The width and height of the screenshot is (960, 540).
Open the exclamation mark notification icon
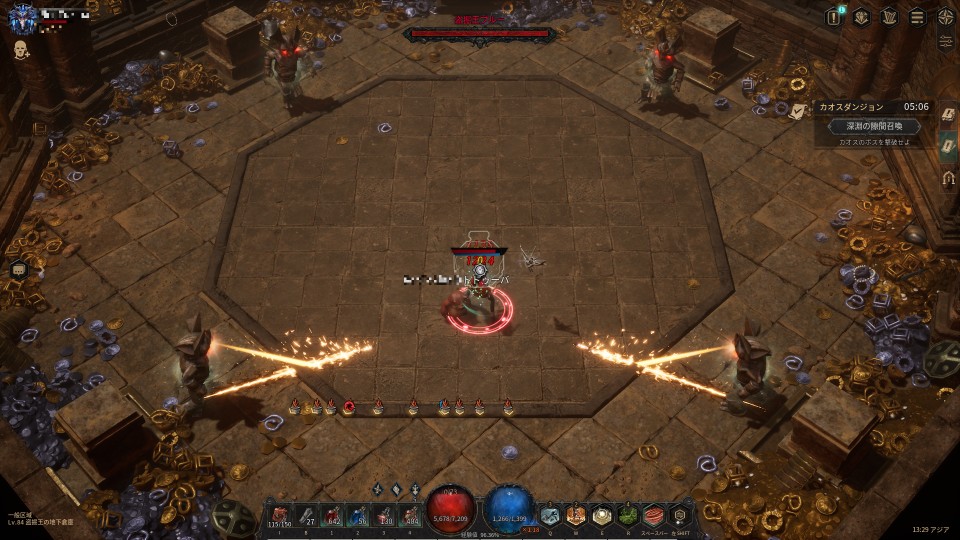coord(834,17)
